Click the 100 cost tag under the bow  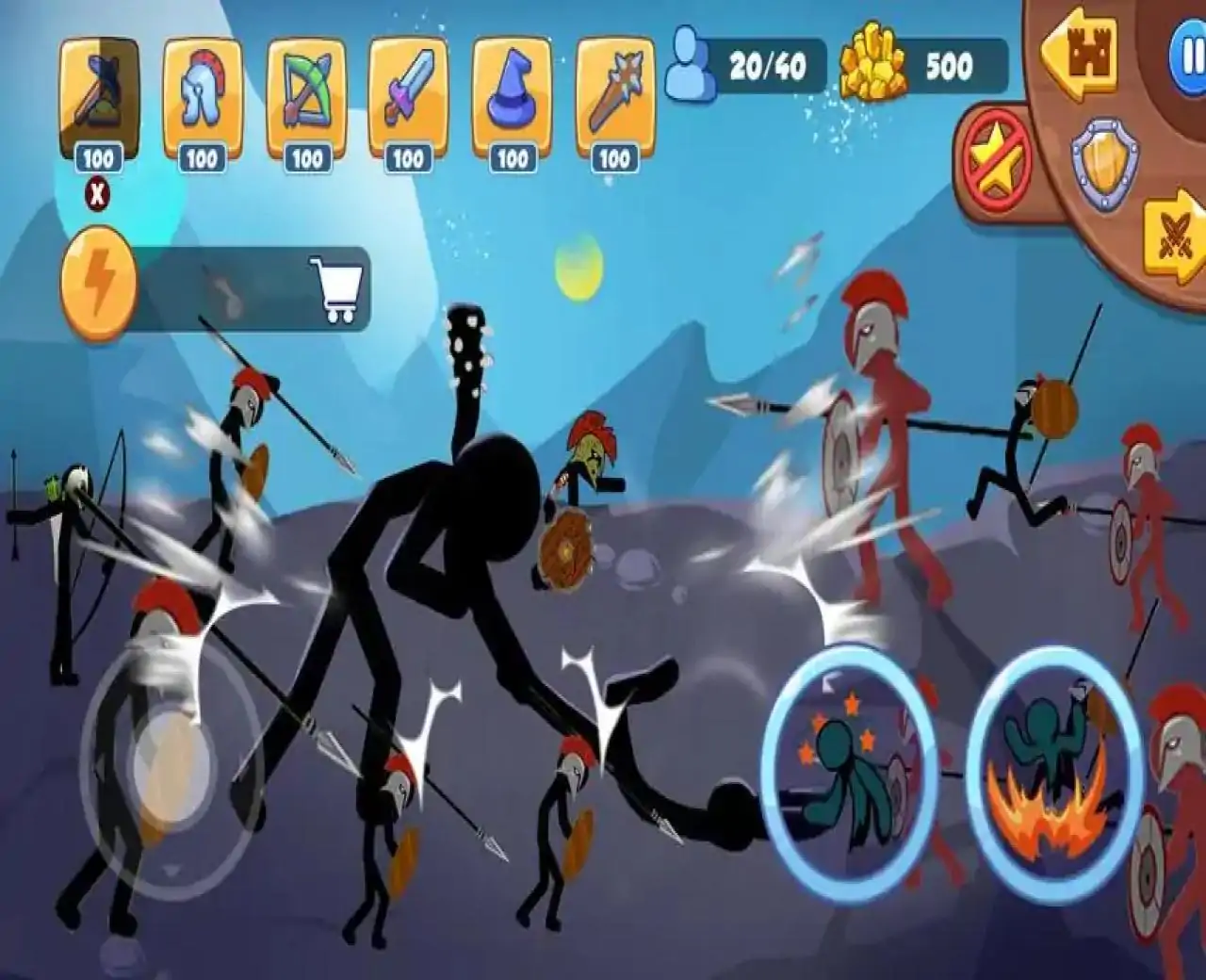[306, 158]
